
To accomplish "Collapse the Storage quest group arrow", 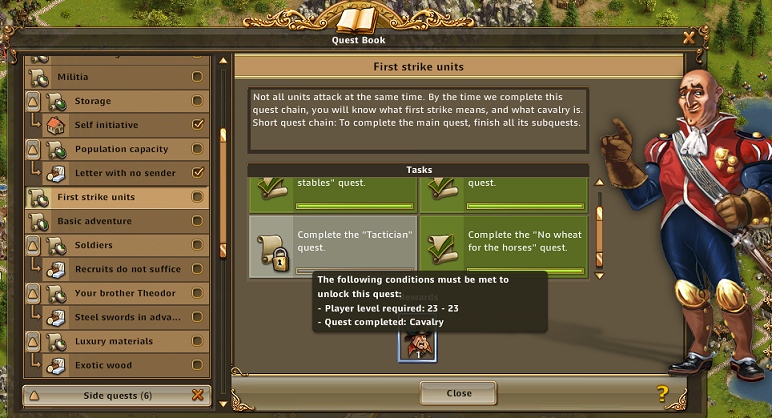I will pos(32,101).
